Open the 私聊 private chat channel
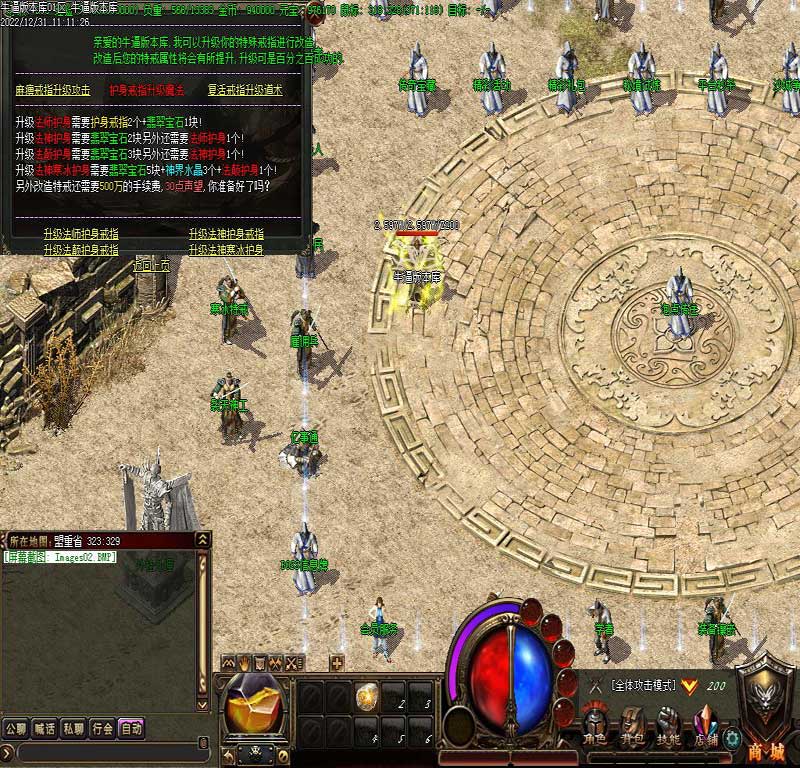The height and width of the screenshot is (768, 800). click(x=74, y=728)
